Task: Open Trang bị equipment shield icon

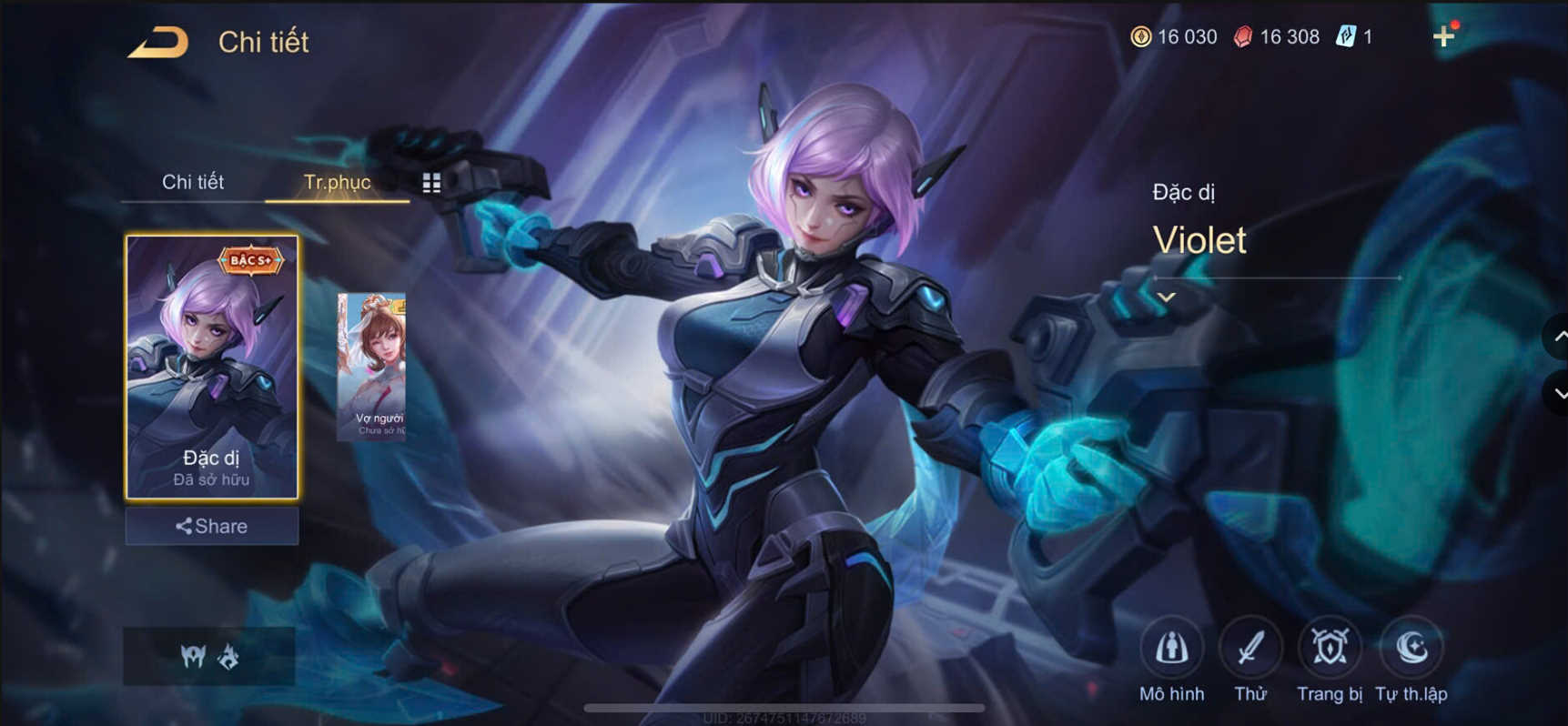Action: [1329, 648]
